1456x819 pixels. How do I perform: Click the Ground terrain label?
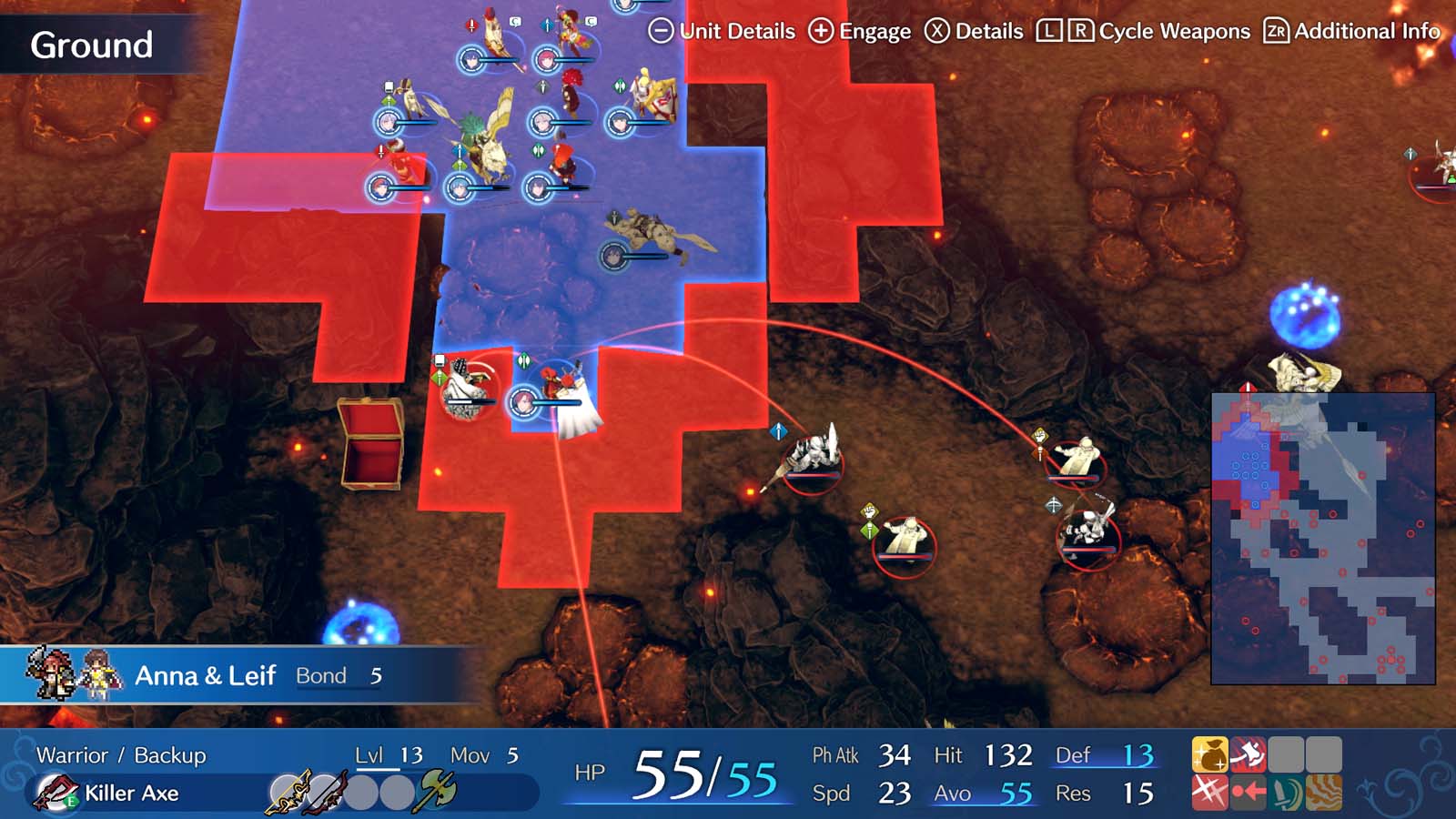91,43
